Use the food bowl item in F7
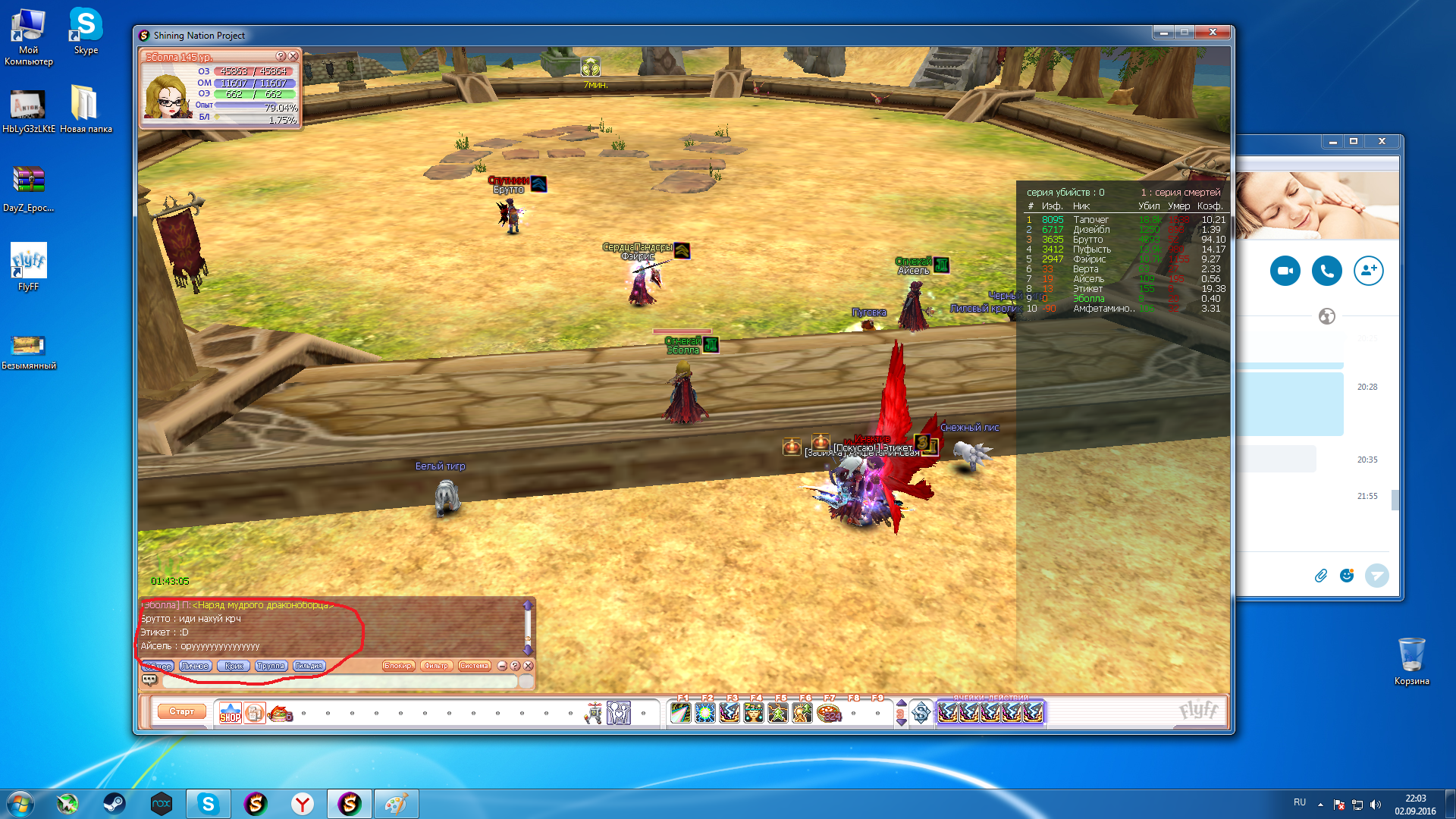This screenshot has width=1456, height=819. coord(829,714)
